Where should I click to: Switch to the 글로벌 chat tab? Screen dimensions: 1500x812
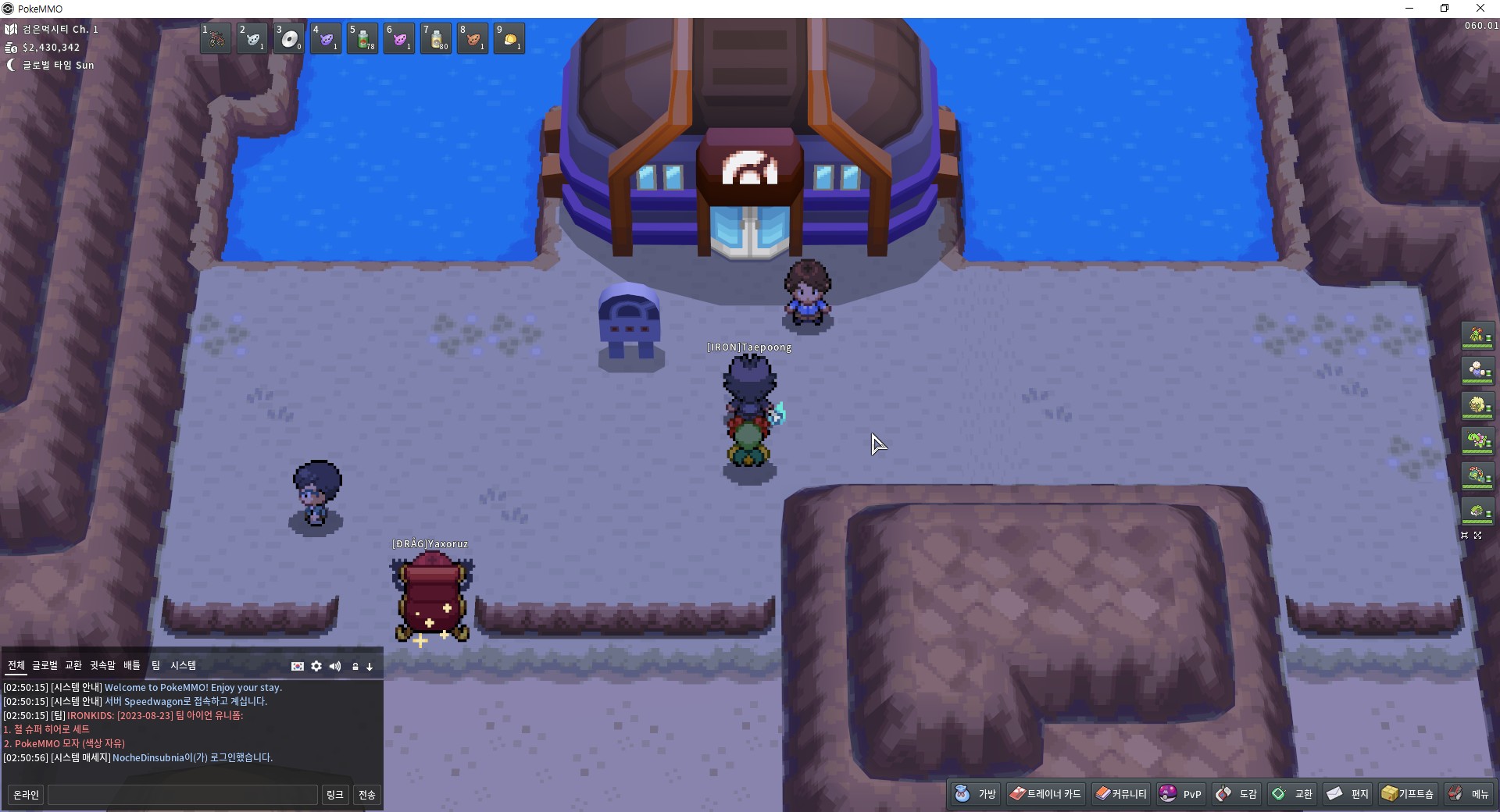click(45, 665)
